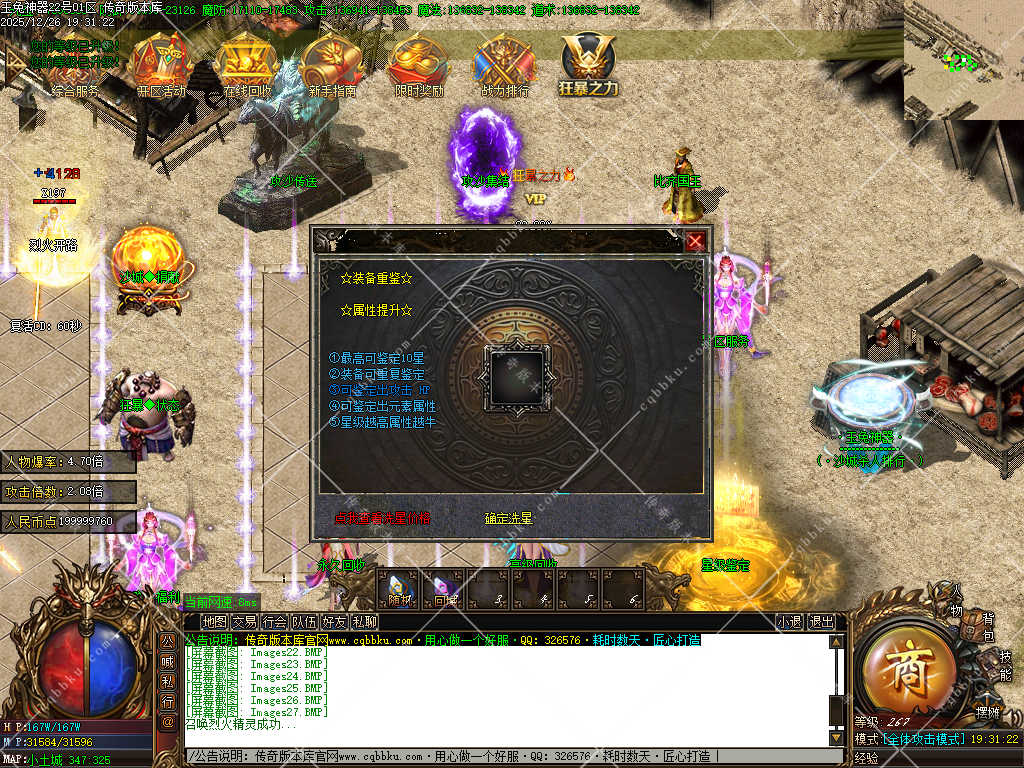Open the 行会 guild button
The image size is (1024, 768).
[275, 621]
